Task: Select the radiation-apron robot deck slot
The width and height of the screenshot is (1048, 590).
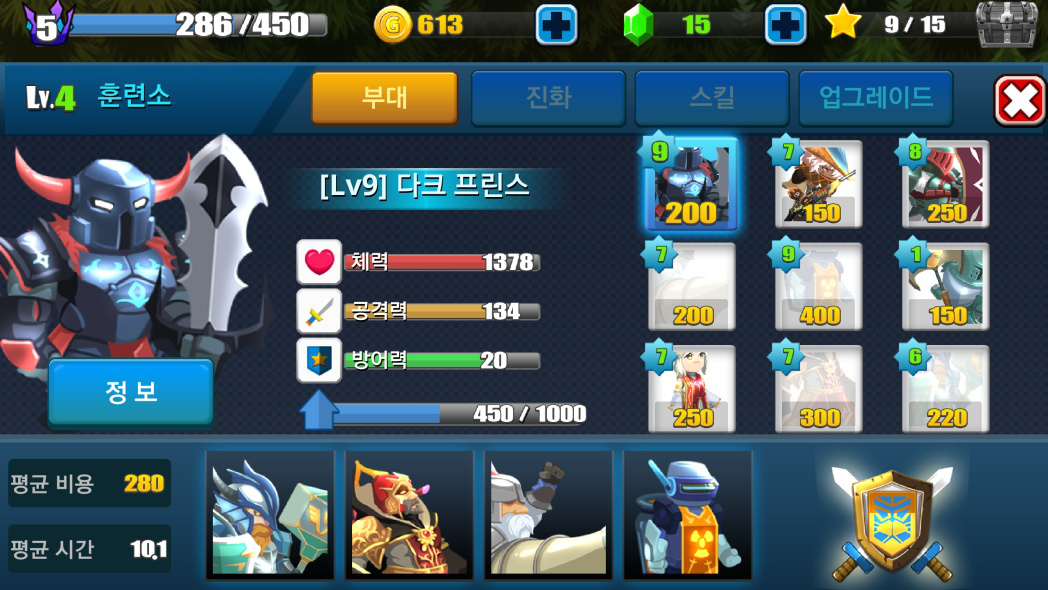Action: coord(687,514)
